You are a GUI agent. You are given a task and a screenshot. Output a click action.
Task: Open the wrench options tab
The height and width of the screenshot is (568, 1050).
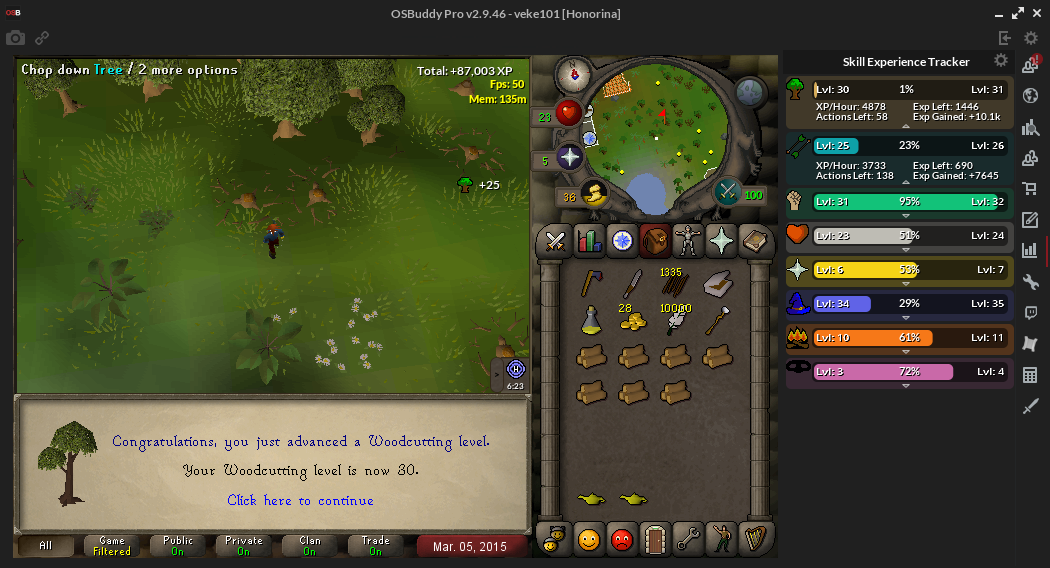click(x=686, y=539)
